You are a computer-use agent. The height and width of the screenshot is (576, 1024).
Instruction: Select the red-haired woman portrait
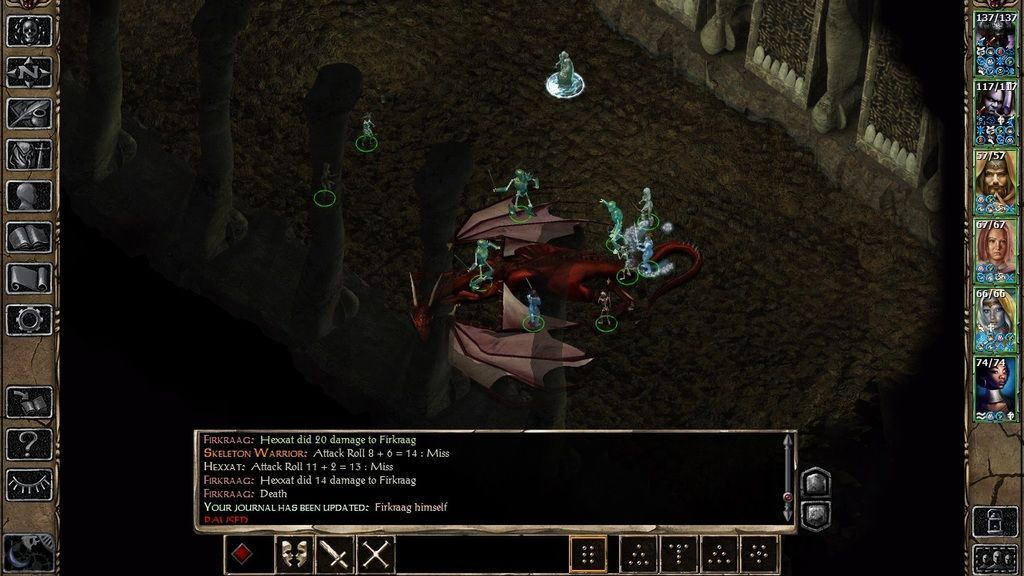click(995, 252)
